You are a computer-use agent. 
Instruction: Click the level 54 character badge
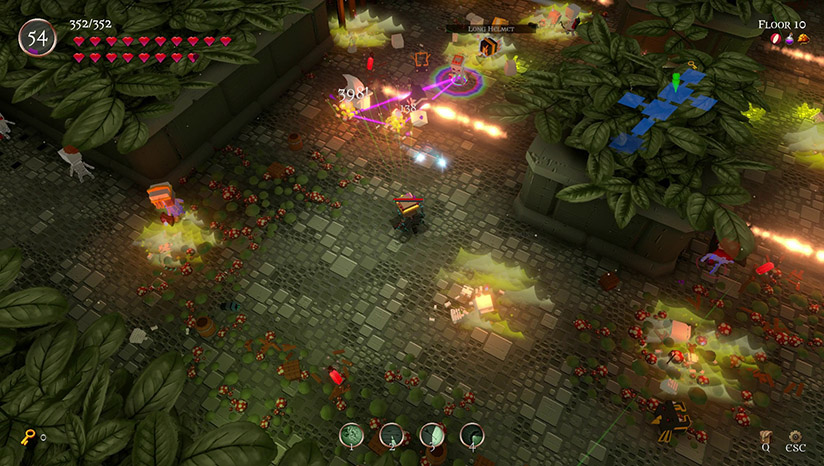pyautogui.click(x=38, y=38)
